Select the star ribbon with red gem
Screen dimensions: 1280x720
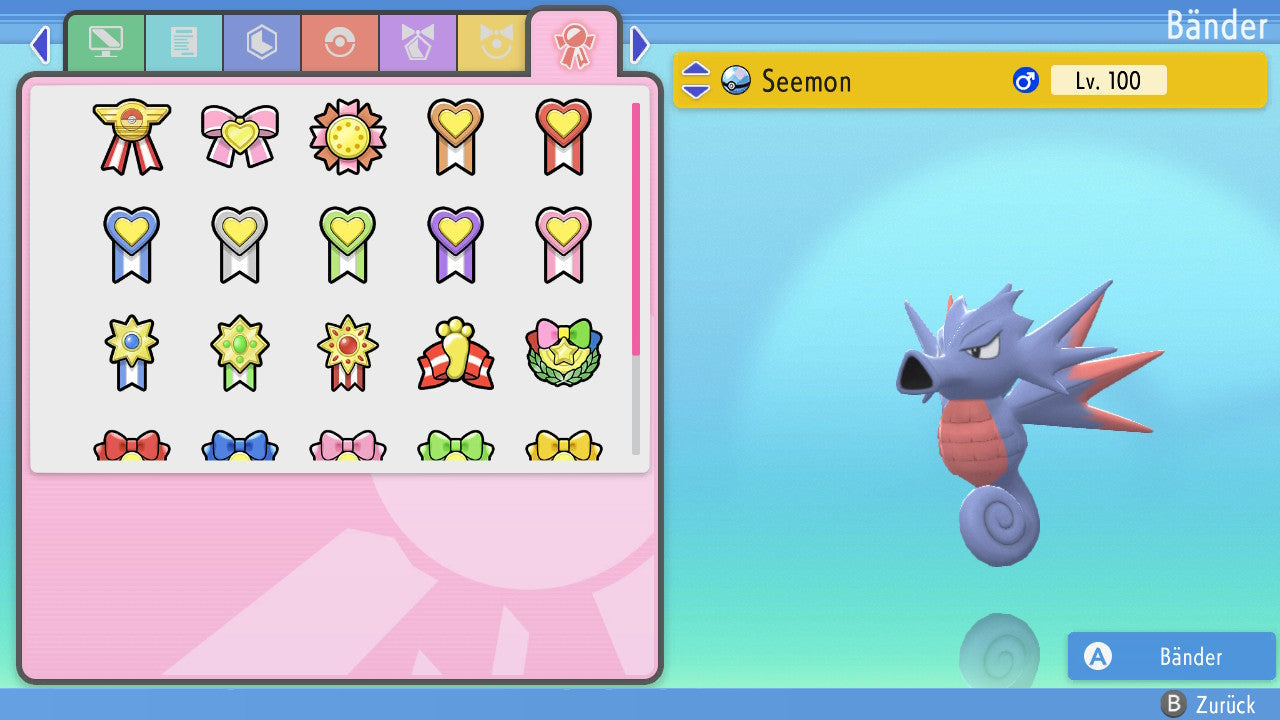[347, 353]
